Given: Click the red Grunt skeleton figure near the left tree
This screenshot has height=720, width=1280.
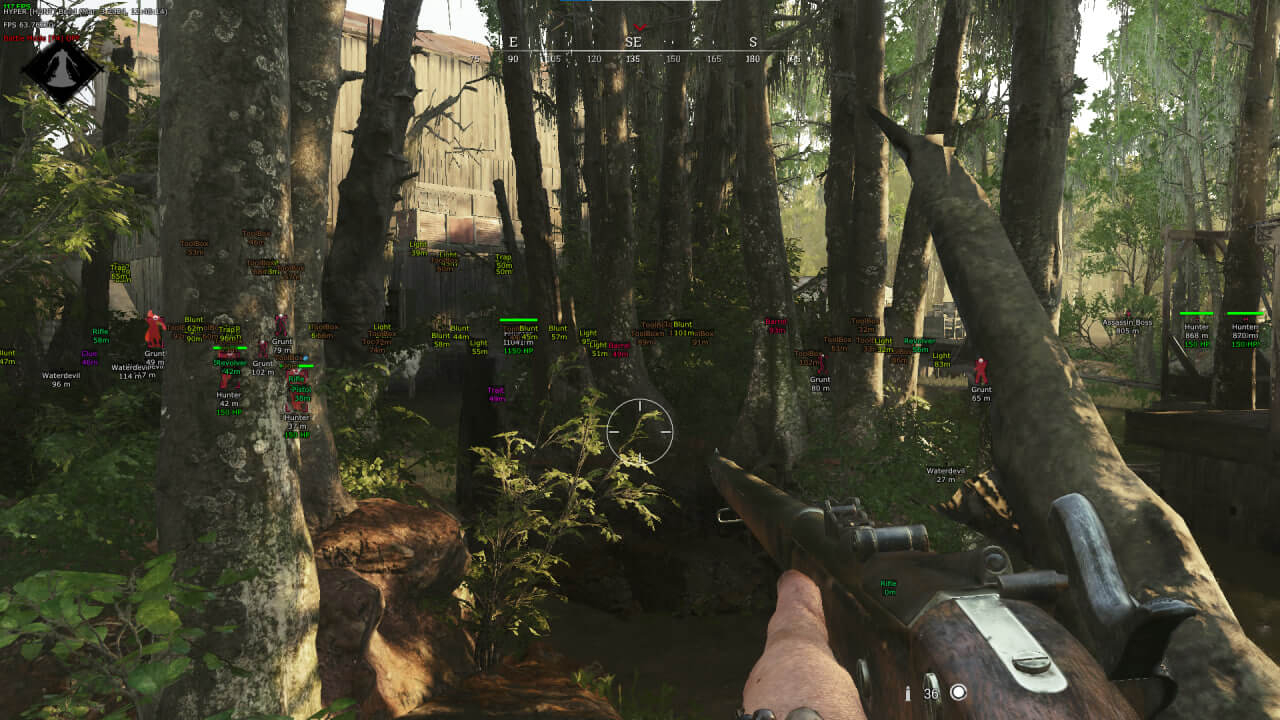Looking at the screenshot, I should (x=154, y=330).
